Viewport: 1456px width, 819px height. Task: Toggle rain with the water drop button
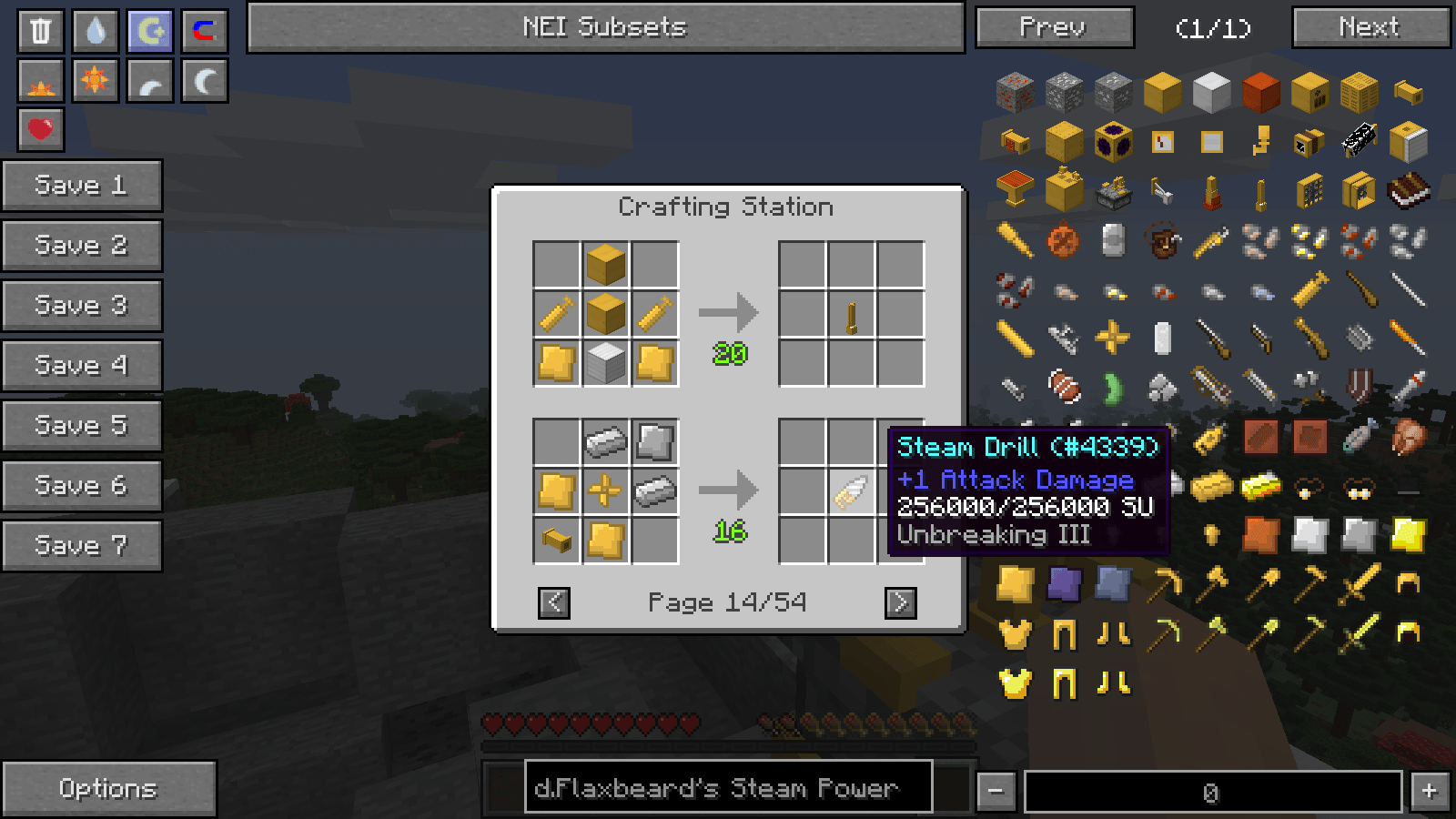click(x=96, y=32)
